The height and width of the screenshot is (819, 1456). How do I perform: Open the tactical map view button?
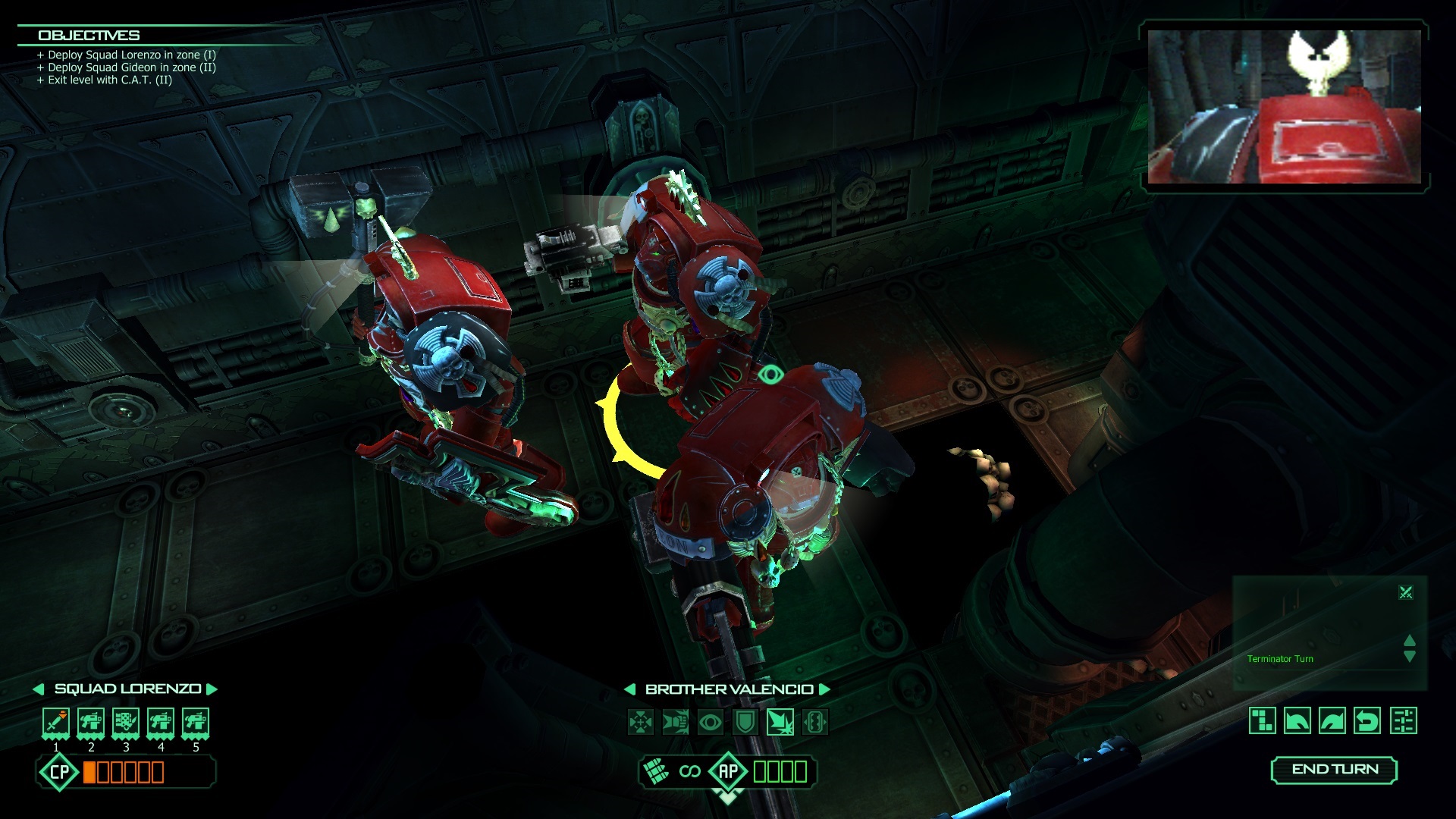click(x=1263, y=720)
